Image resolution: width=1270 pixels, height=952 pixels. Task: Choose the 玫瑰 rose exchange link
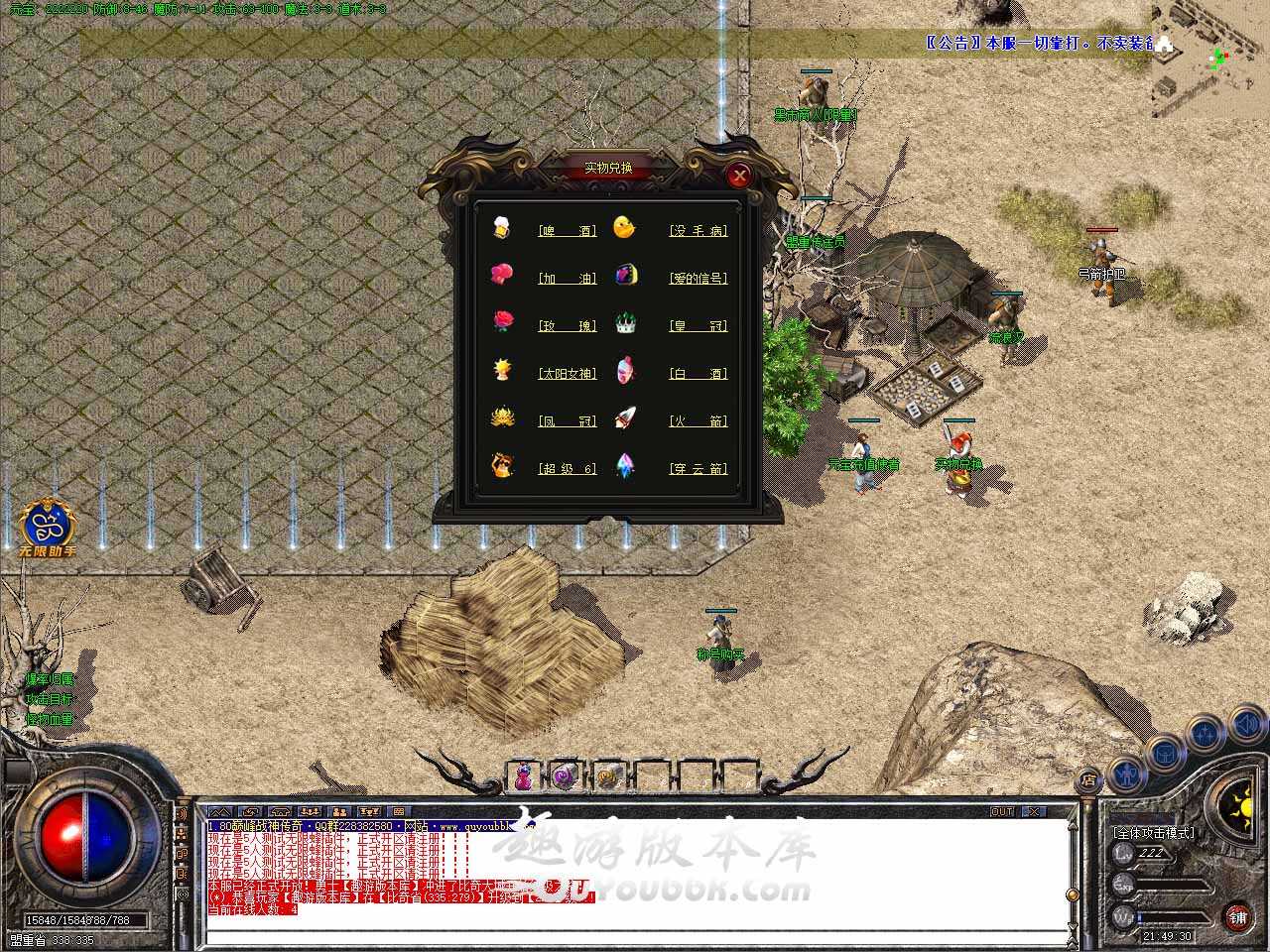568,325
